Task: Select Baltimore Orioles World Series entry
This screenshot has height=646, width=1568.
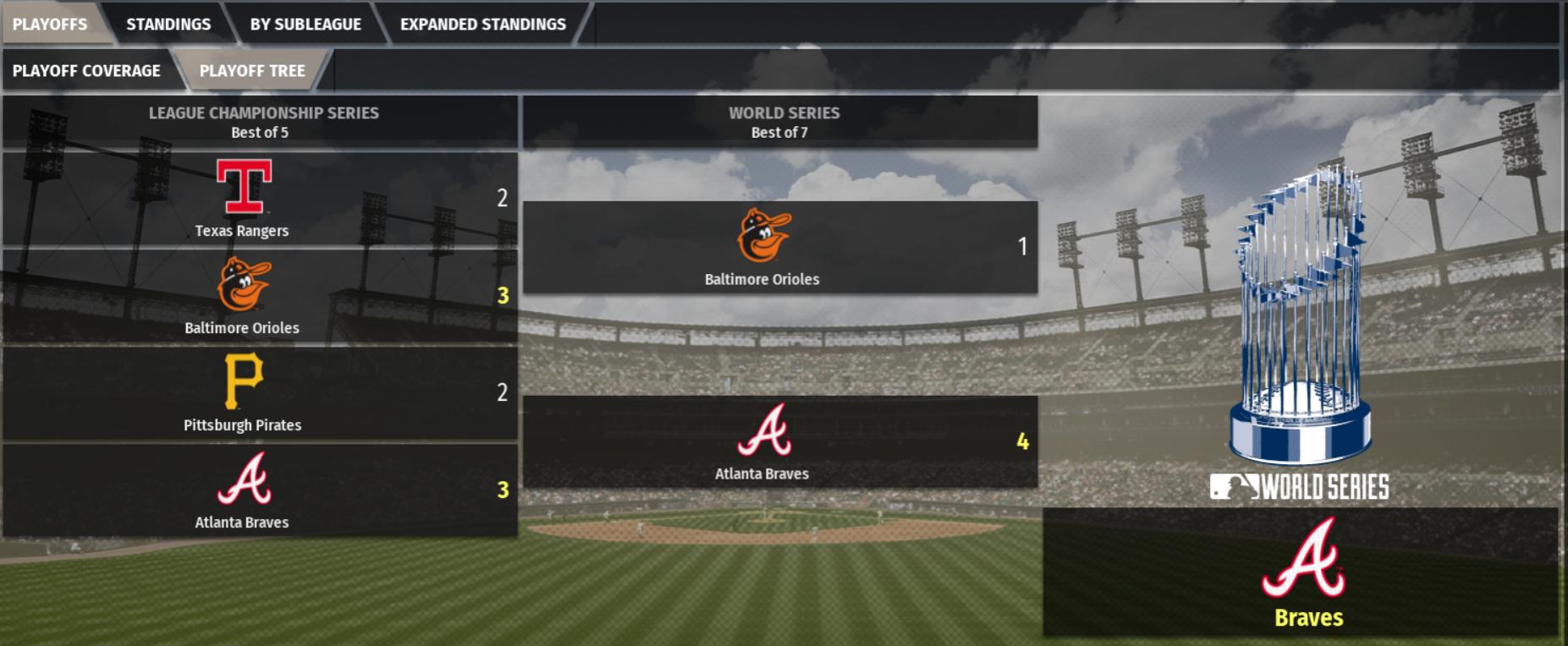Action: 779,248
